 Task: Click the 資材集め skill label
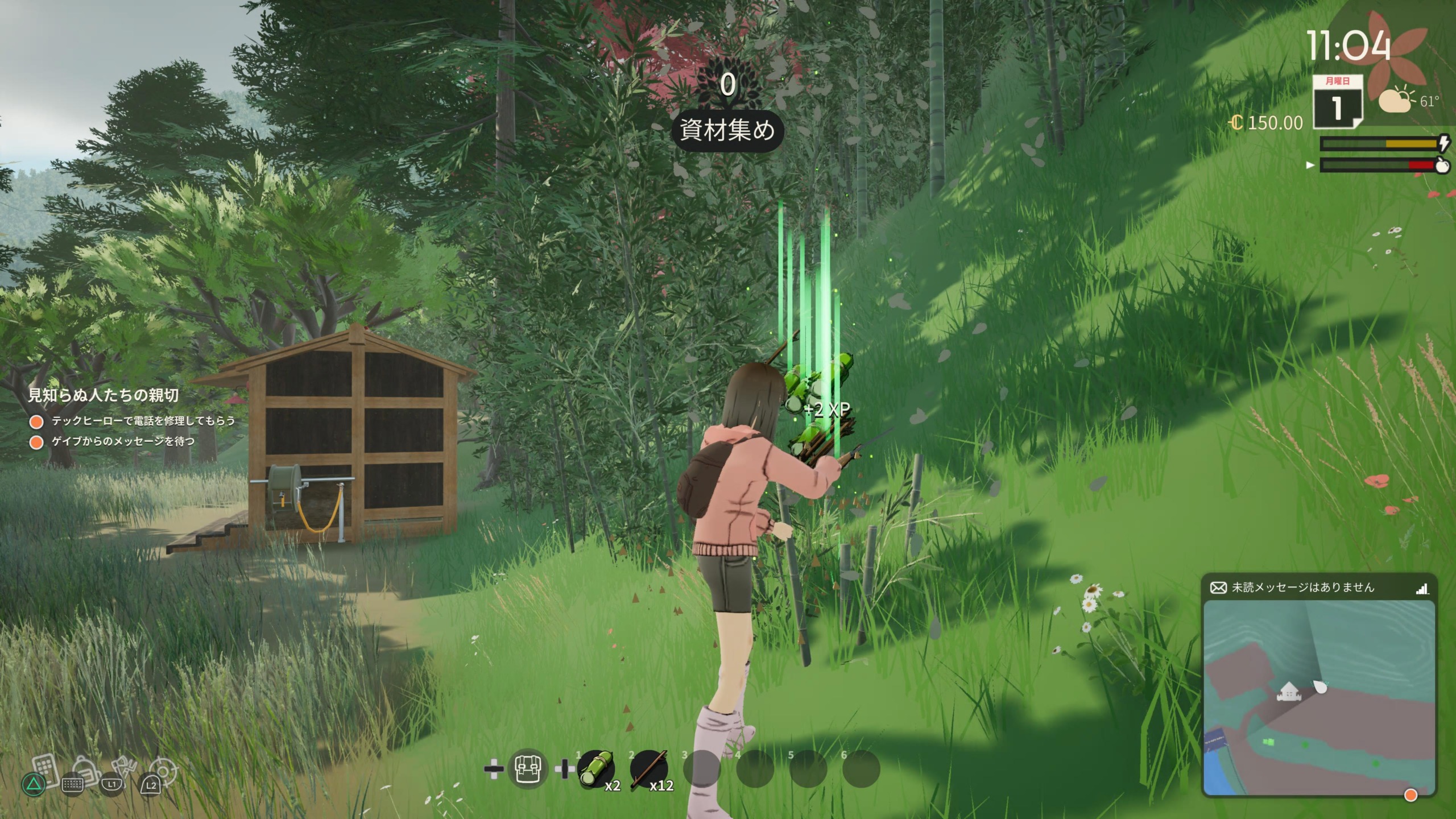727,131
